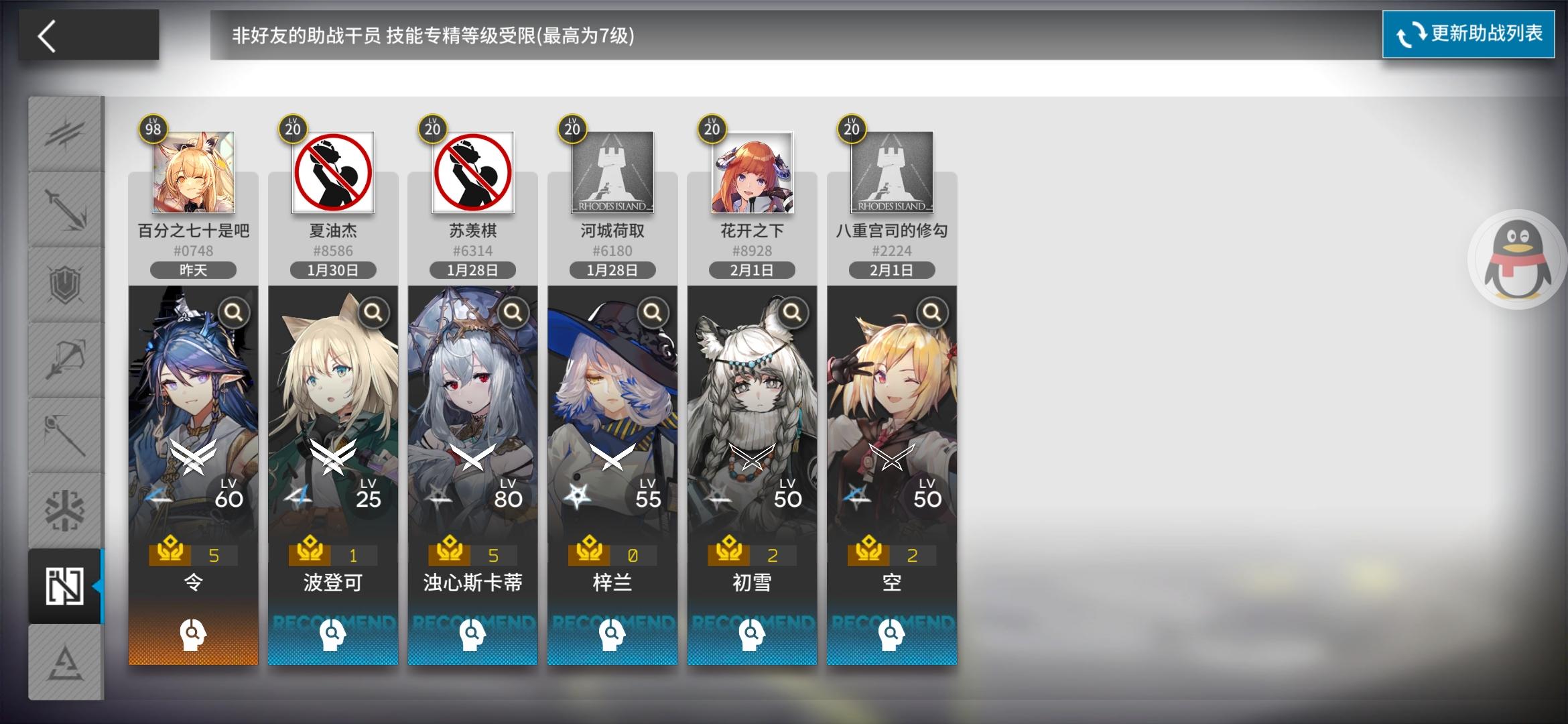Click magnifier icon on 初雪's card
The height and width of the screenshot is (724, 1568).
[792, 312]
